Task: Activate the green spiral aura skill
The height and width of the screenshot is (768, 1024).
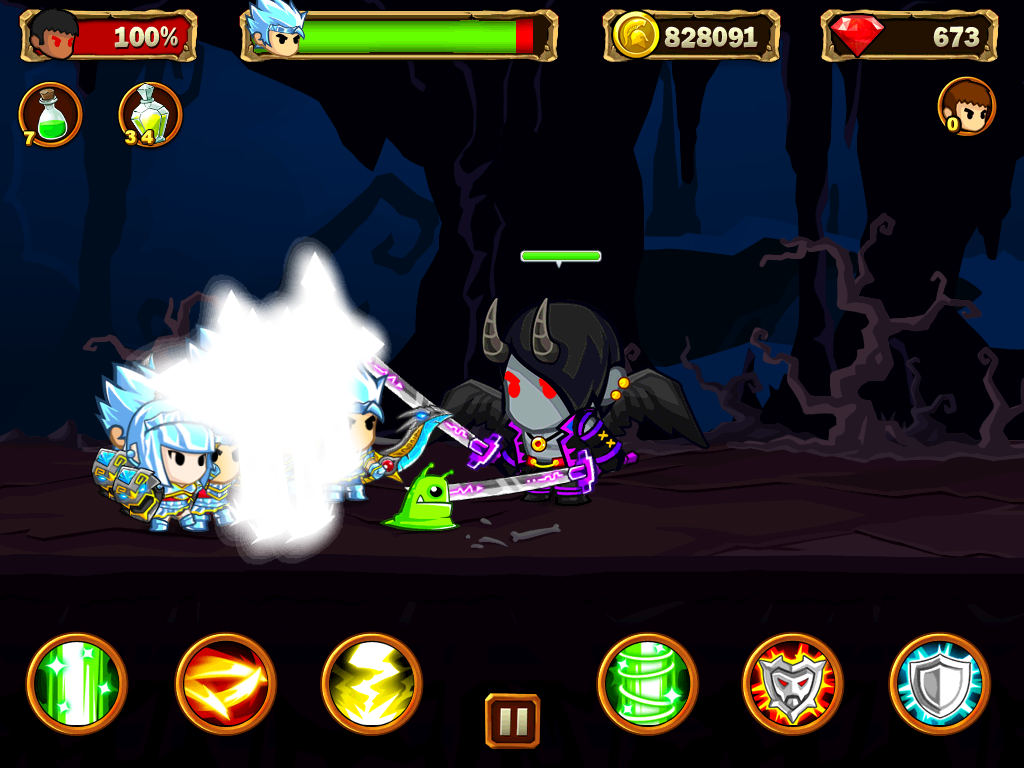Action: pos(648,684)
